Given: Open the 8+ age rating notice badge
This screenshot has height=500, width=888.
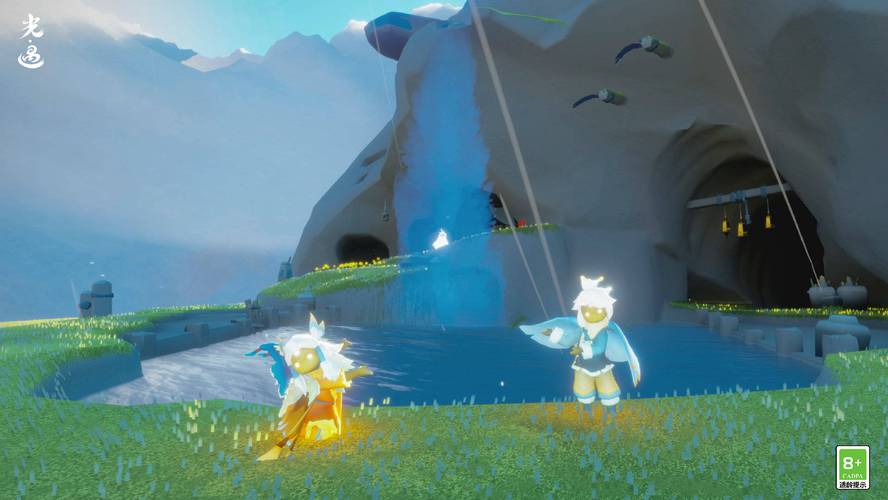Looking at the screenshot, I should click(852, 467).
